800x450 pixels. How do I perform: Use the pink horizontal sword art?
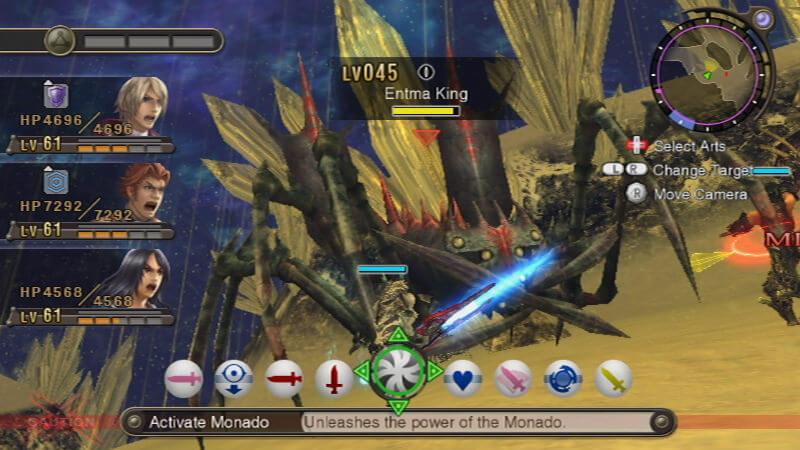tap(184, 379)
